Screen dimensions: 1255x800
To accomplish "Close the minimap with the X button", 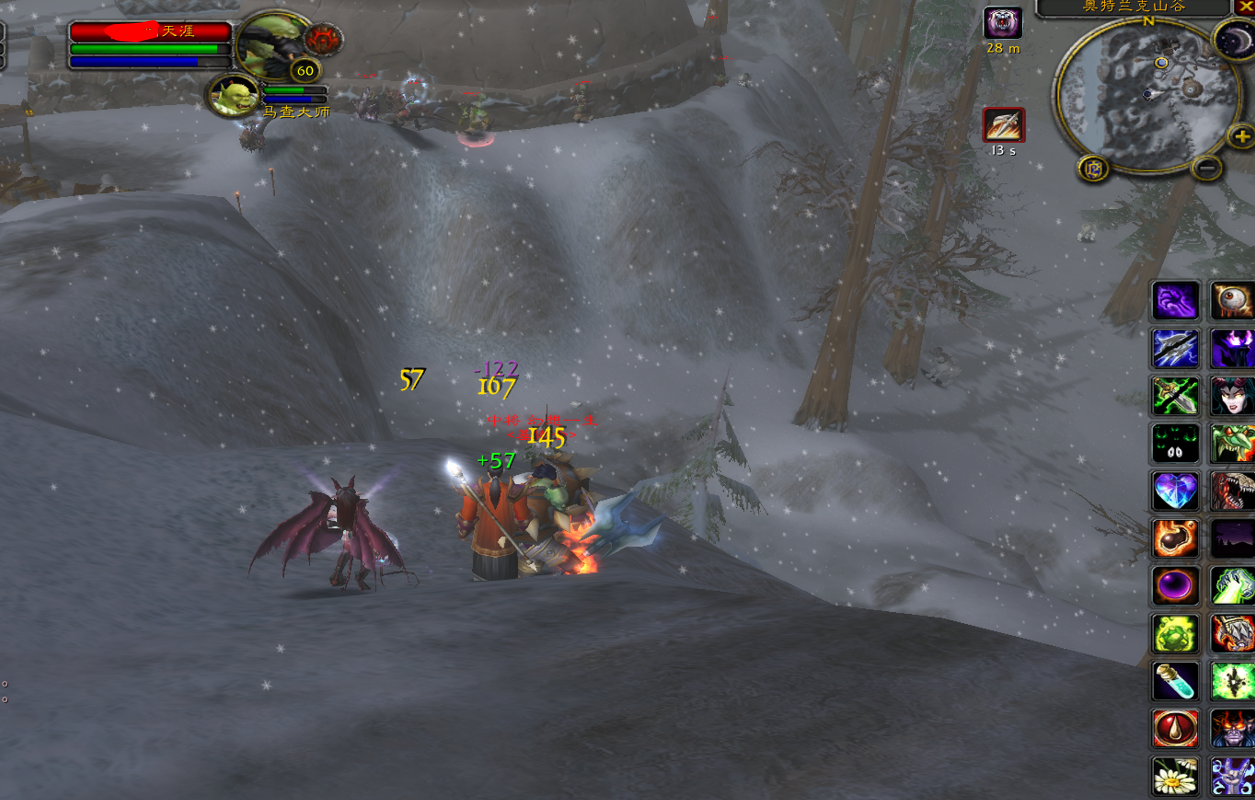I will [x=1245, y=7].
